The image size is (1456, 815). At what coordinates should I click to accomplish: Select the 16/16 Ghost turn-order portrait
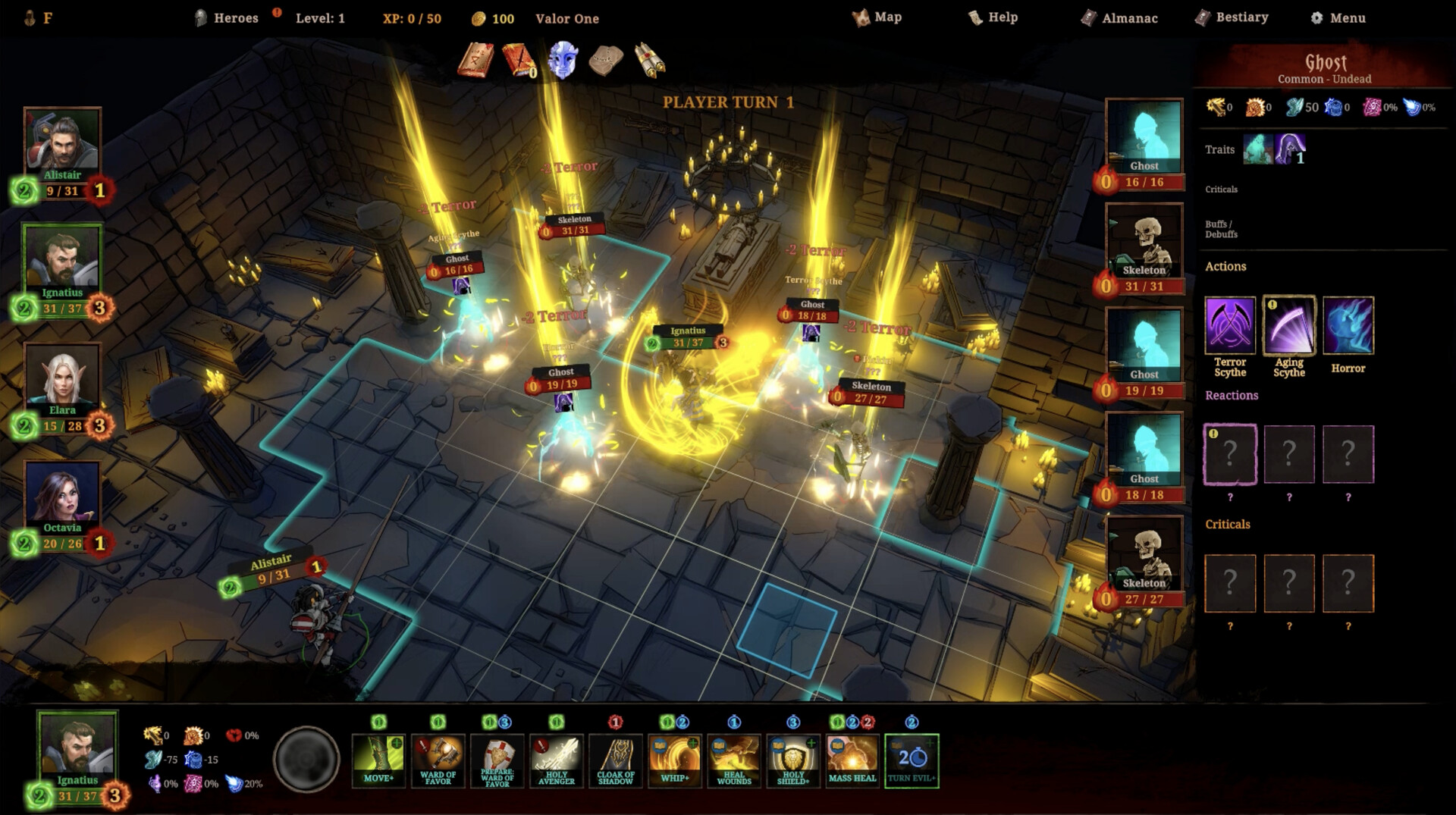(1144, 136)
